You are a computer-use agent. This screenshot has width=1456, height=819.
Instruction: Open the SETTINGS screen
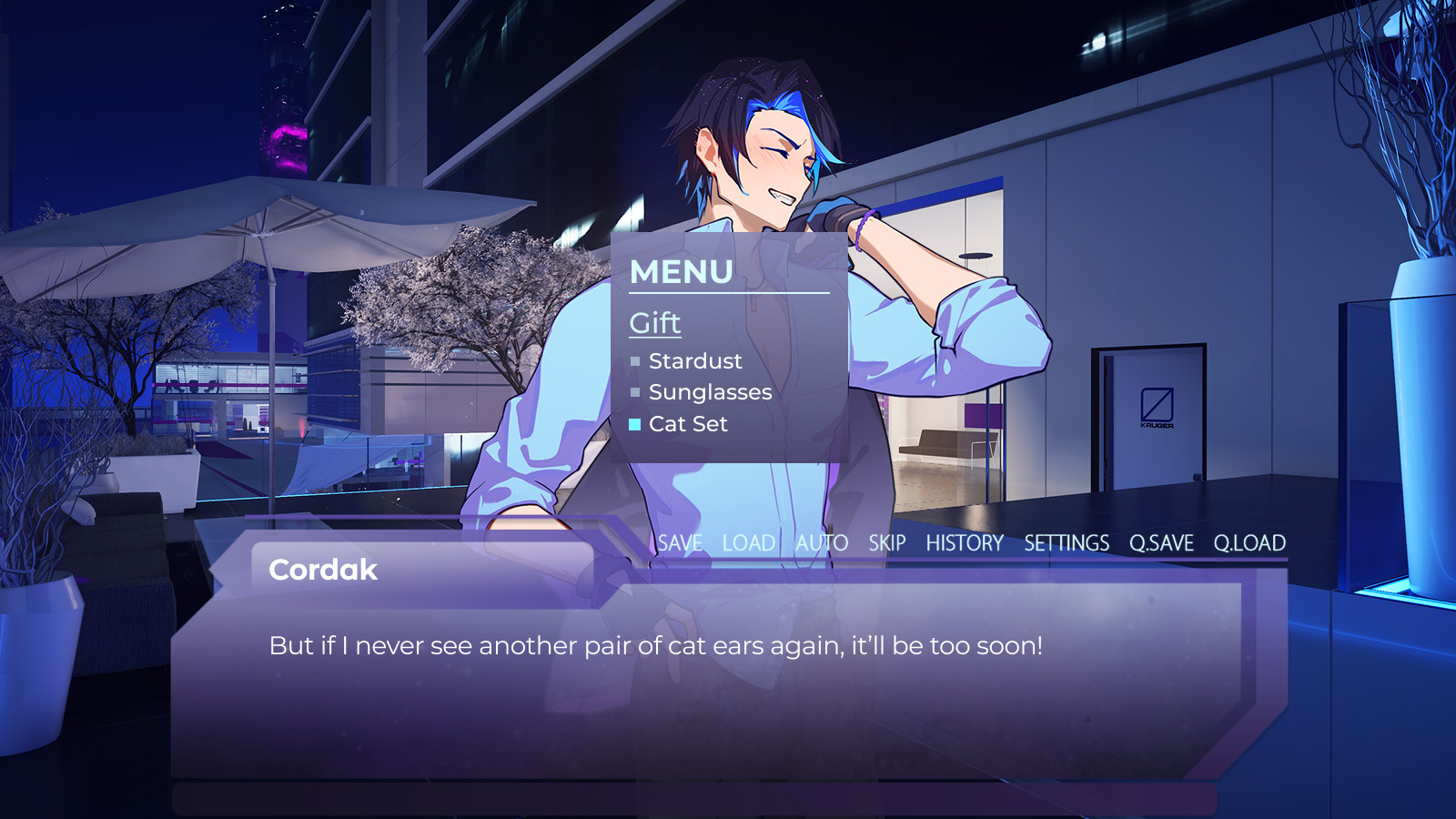(x=1067, y=543)
